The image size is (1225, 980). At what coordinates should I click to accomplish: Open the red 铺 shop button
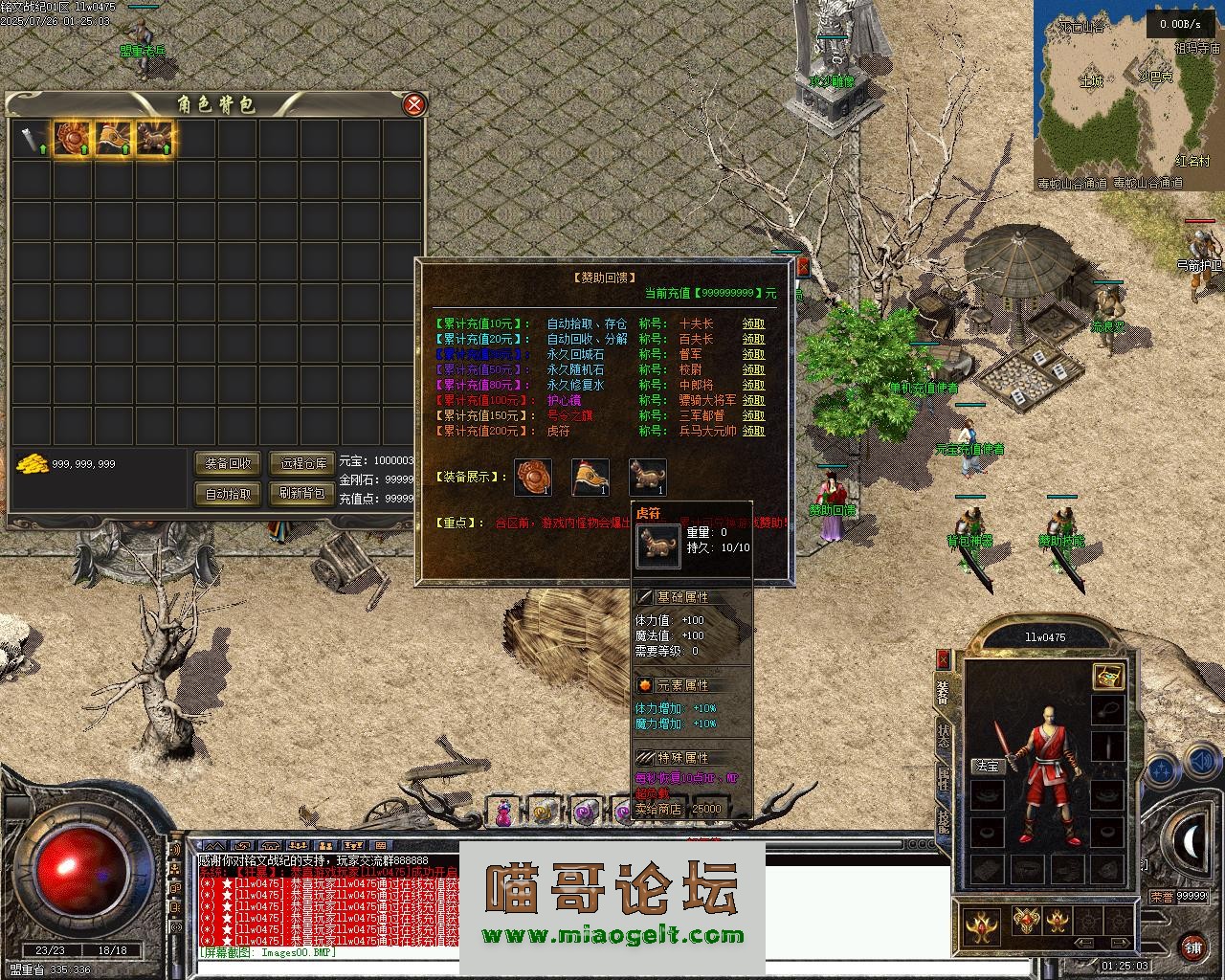tap(1192, 946)
